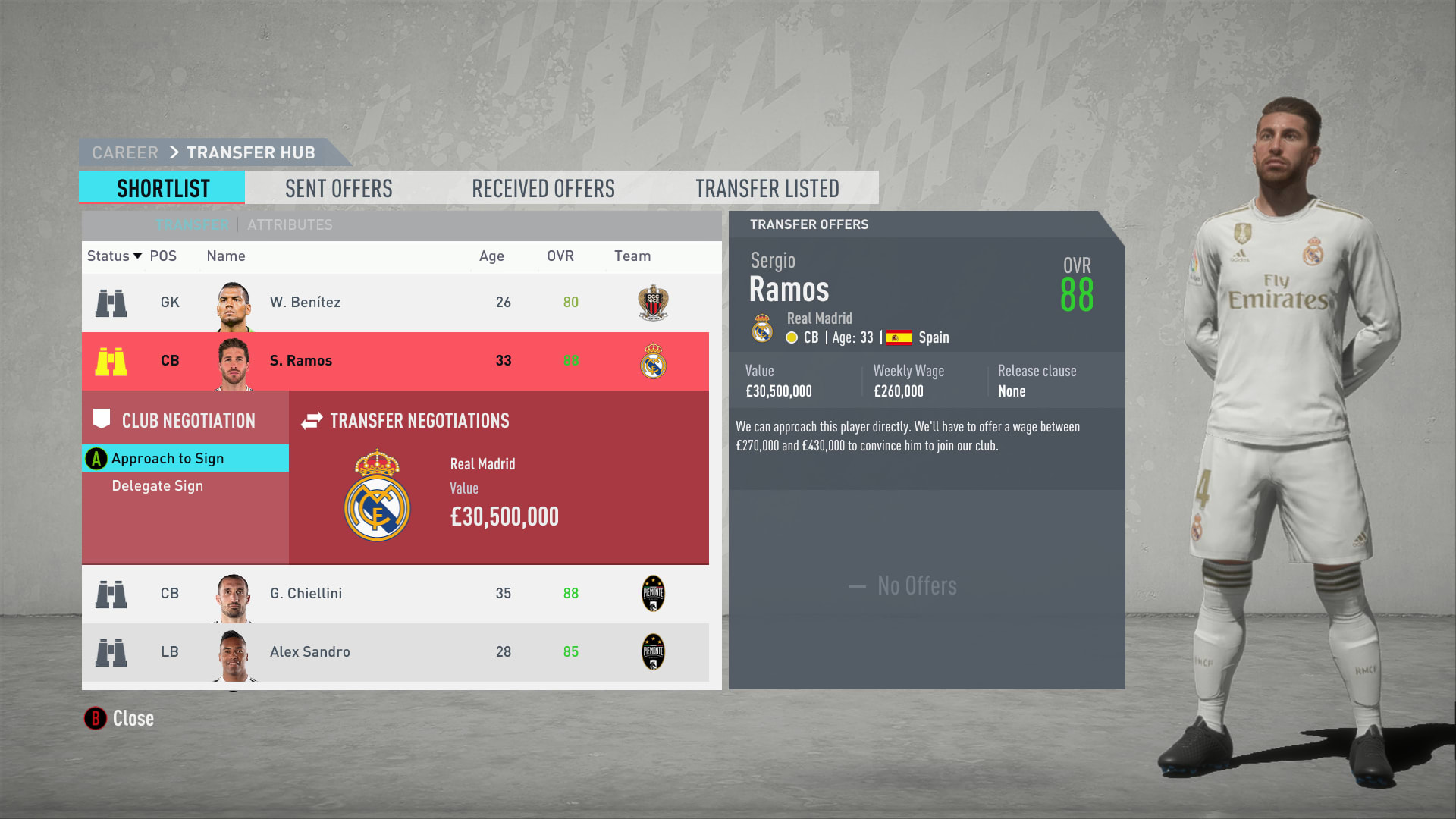Switch to the Shortlist tab
Image resolution: width=1456 pixels, height=819 pixels.
pos(162,188)
